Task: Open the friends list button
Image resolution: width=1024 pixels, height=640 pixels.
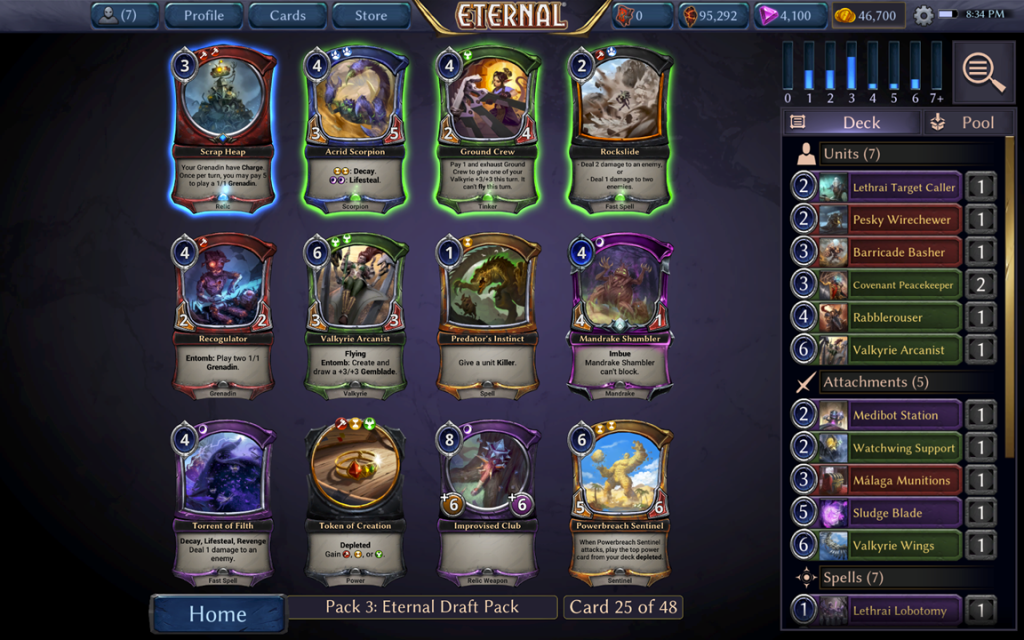Action: (125, 15)
